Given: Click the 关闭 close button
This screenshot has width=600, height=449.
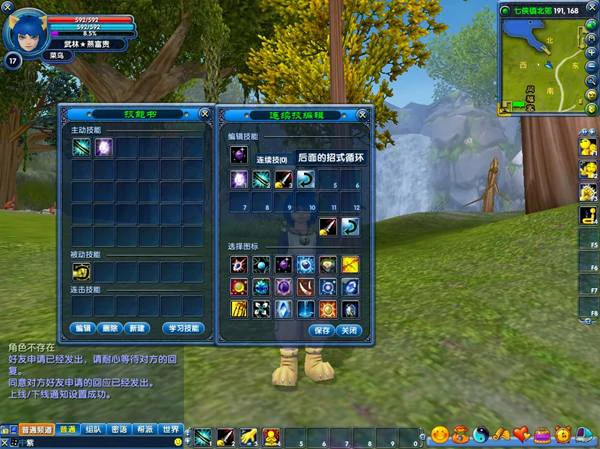Looking at the screenshot, I should click(x=347, y=330).
